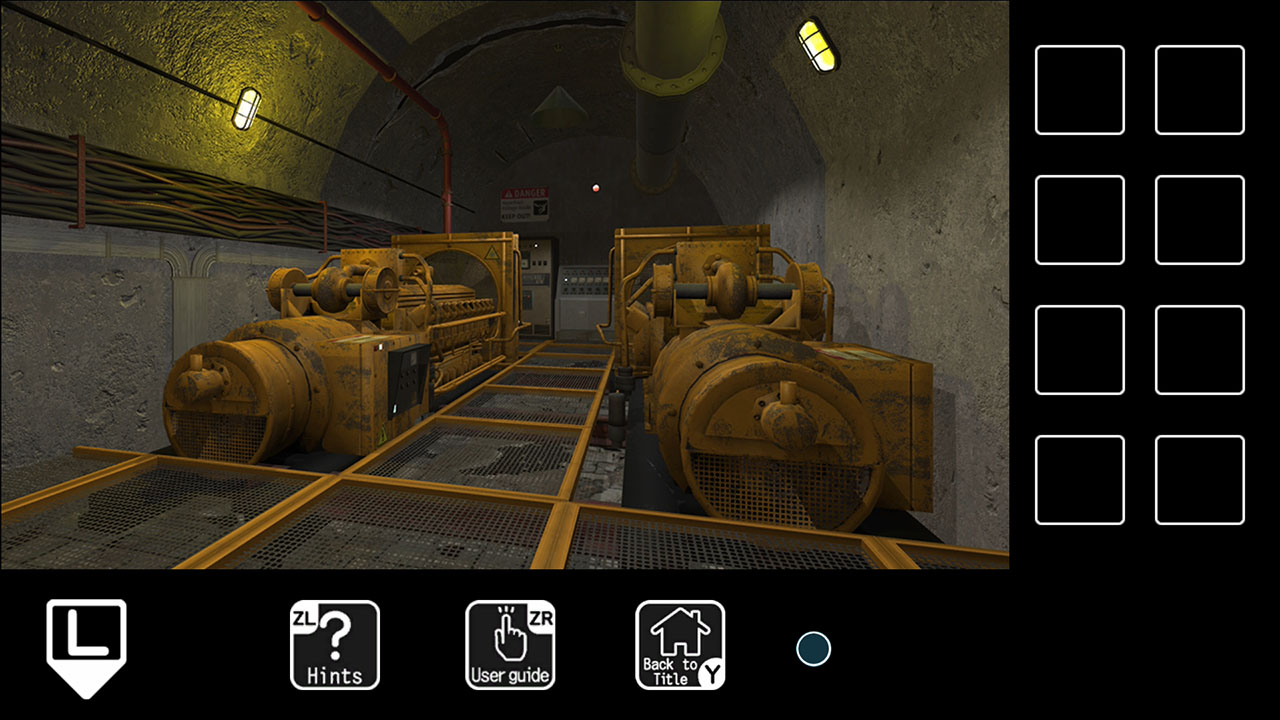This screenshot has width=1280, height=720.
Task: Select the bottom-right inventory slot
Action: (x=1199, y=480)
